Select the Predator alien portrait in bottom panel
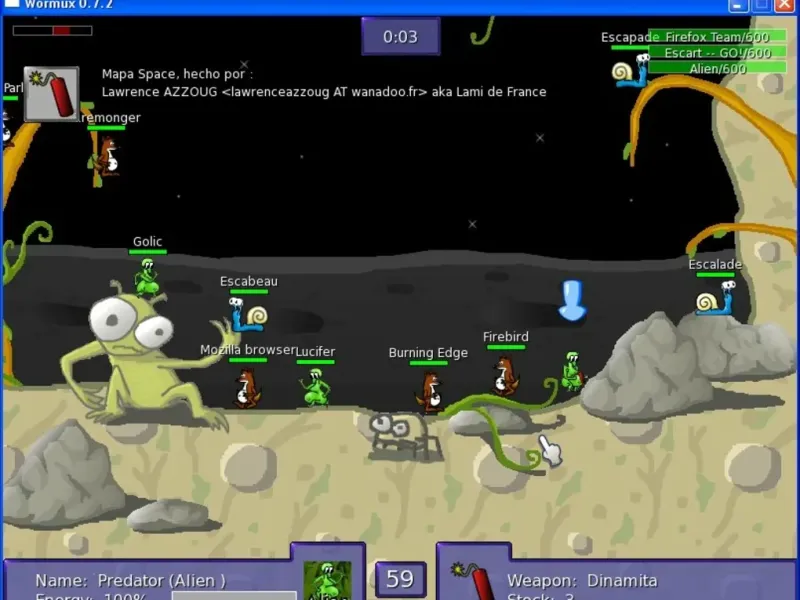800x600 pixels. [327, 580]
